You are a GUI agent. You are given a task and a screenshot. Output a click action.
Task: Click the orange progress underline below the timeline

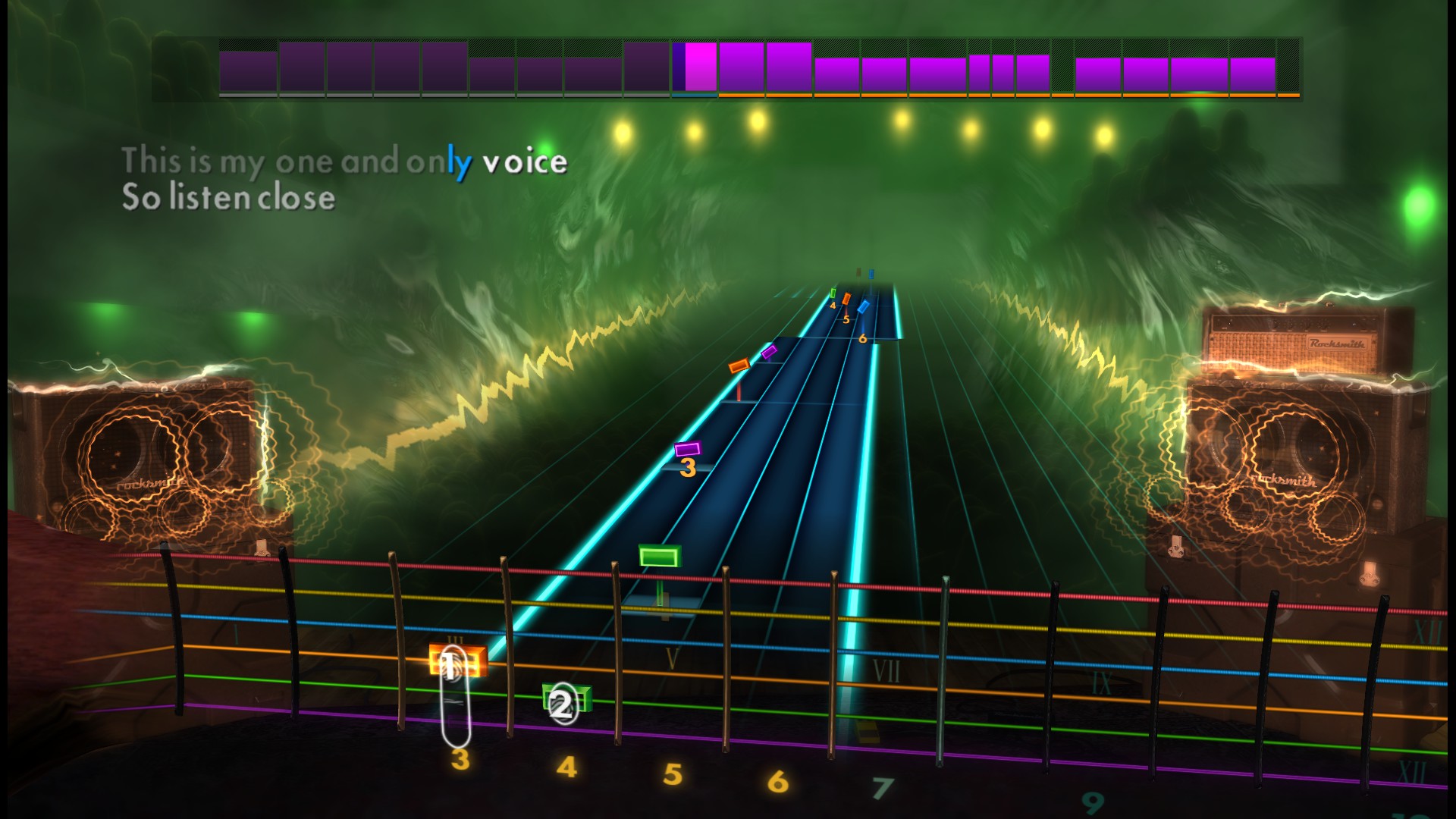[986, 96]
